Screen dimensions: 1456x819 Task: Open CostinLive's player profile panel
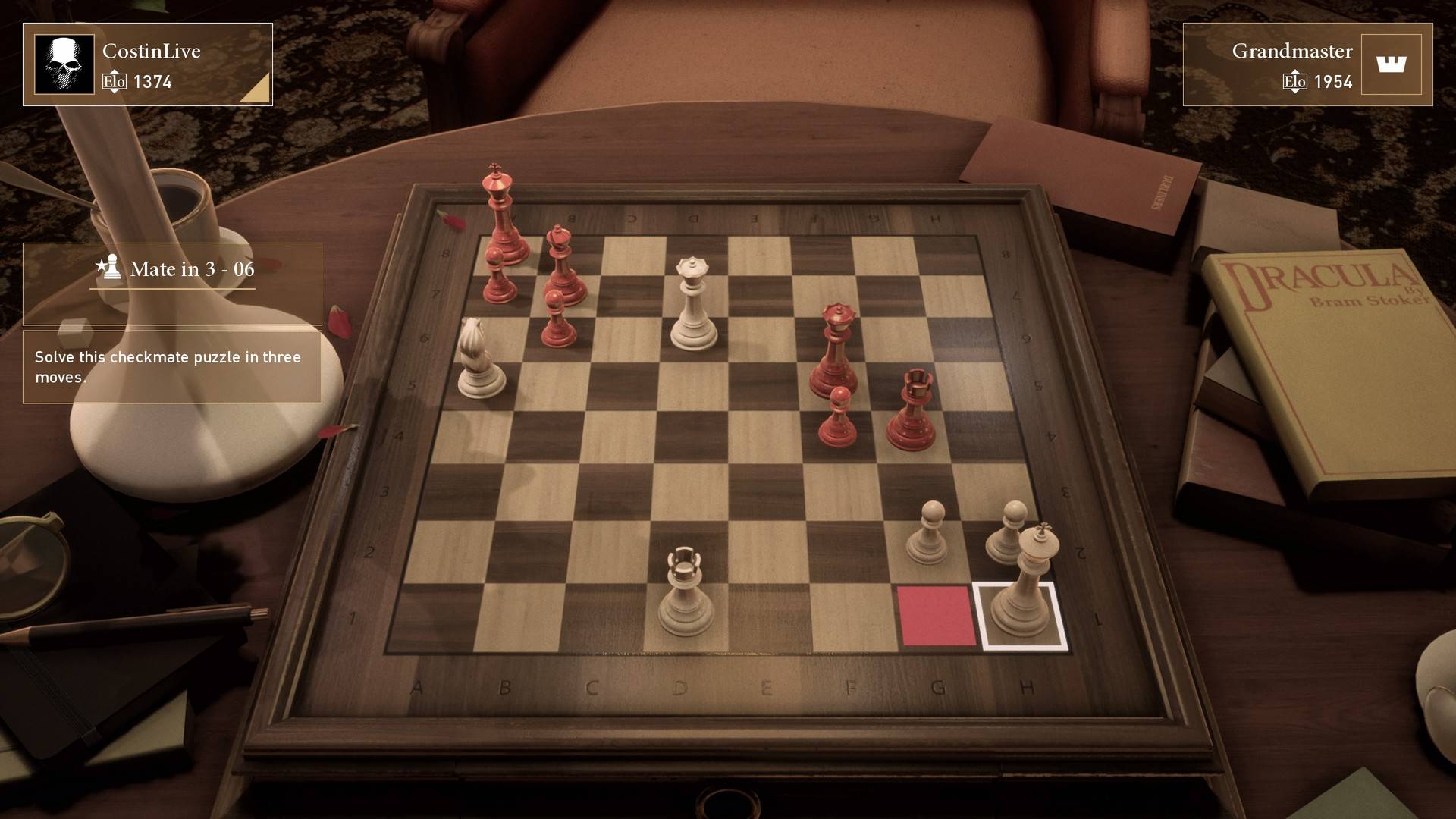[x=148, y=64]
